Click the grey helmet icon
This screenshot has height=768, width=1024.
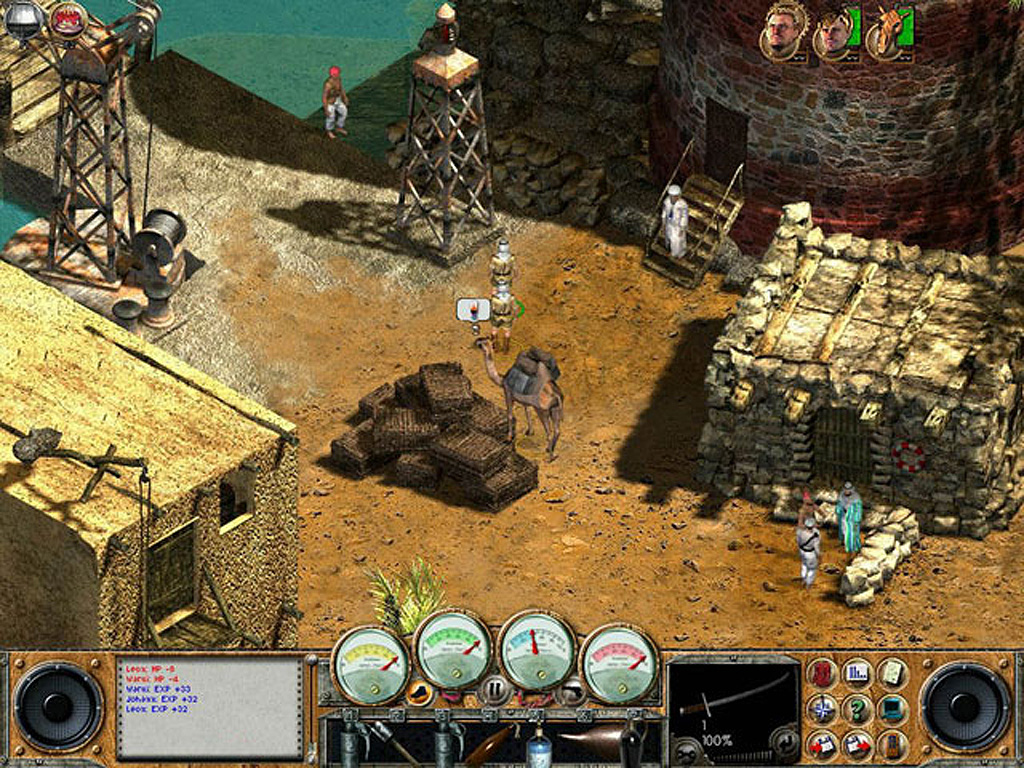point(22,17)
